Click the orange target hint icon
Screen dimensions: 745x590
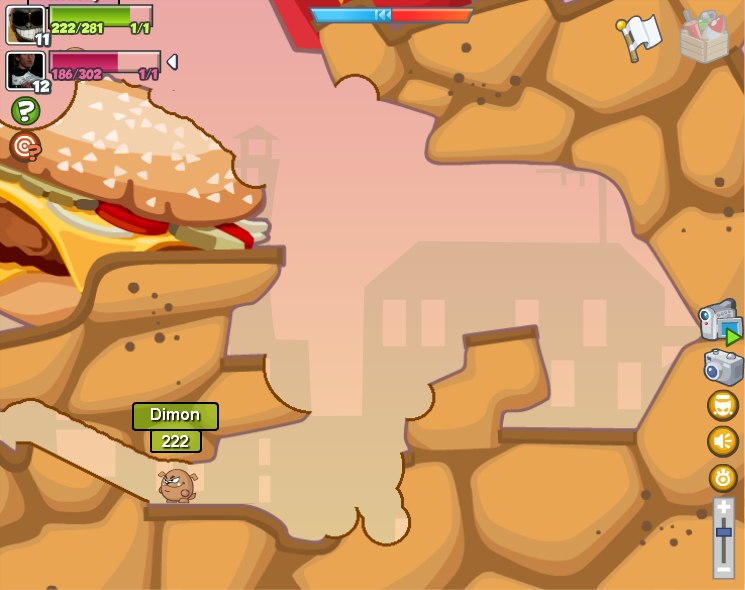click(x=25, y=147)
